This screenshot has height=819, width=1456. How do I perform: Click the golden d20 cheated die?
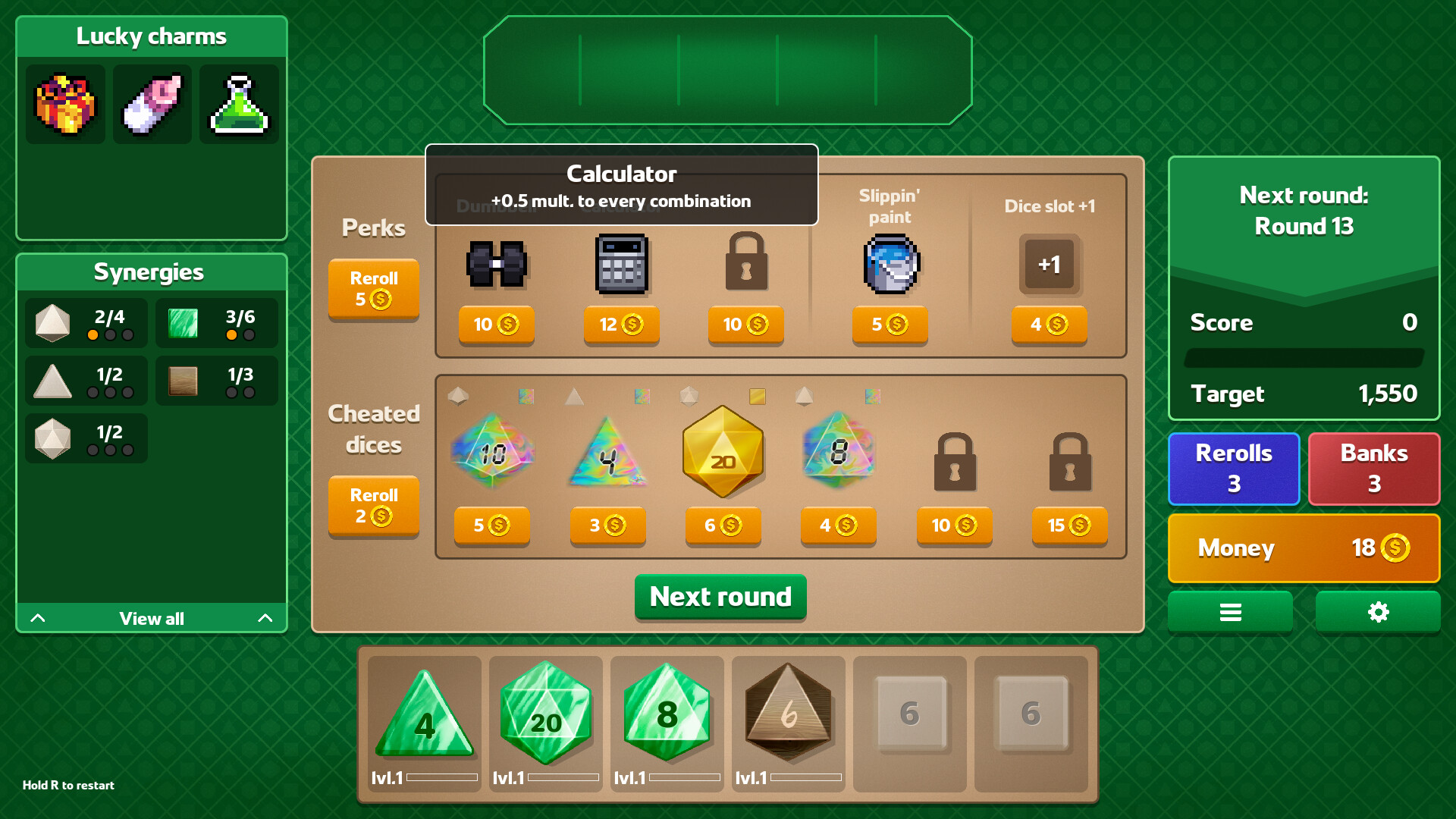point(722,453)
